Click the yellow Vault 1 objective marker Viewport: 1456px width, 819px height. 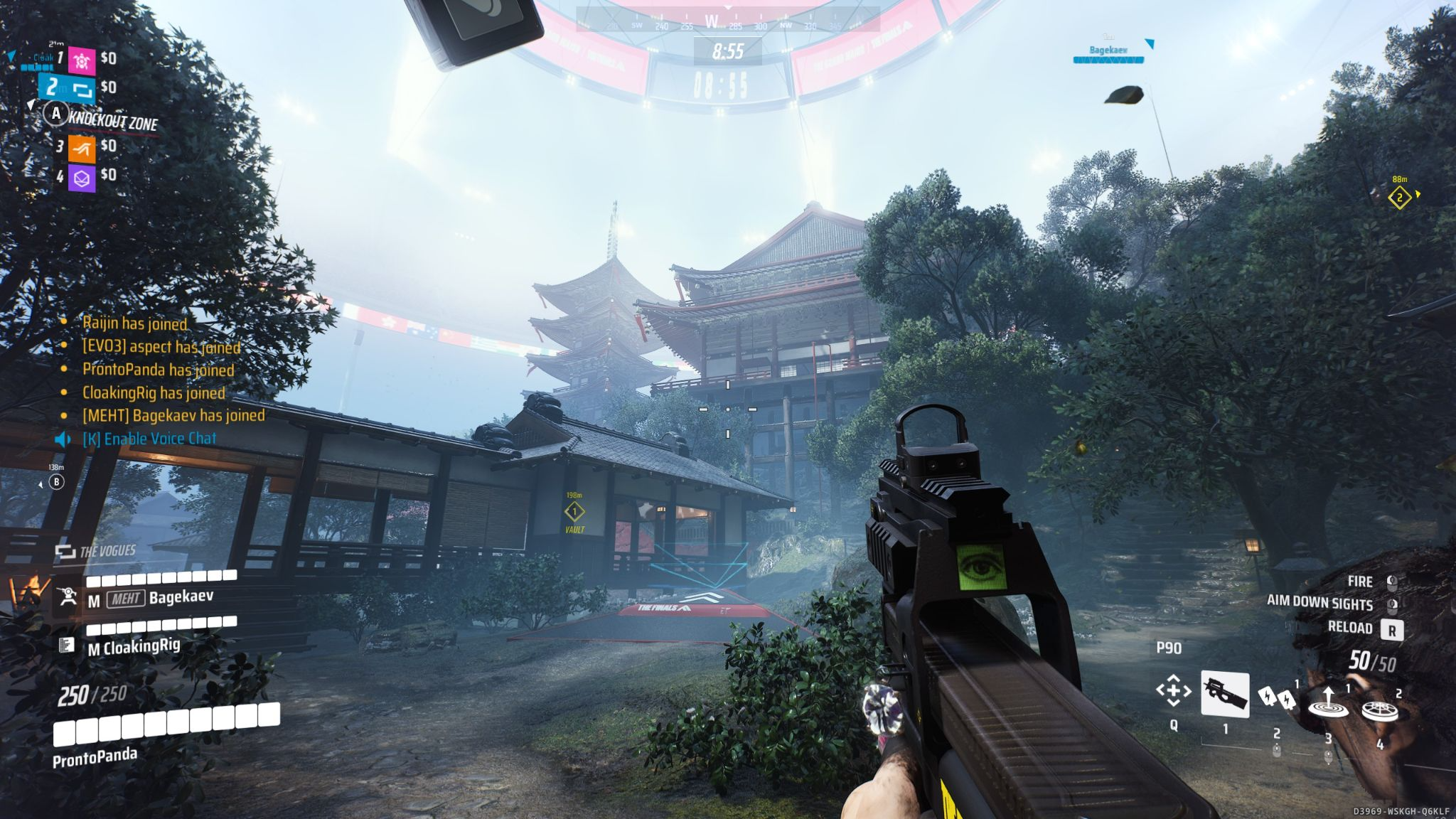tap(574, 511)
